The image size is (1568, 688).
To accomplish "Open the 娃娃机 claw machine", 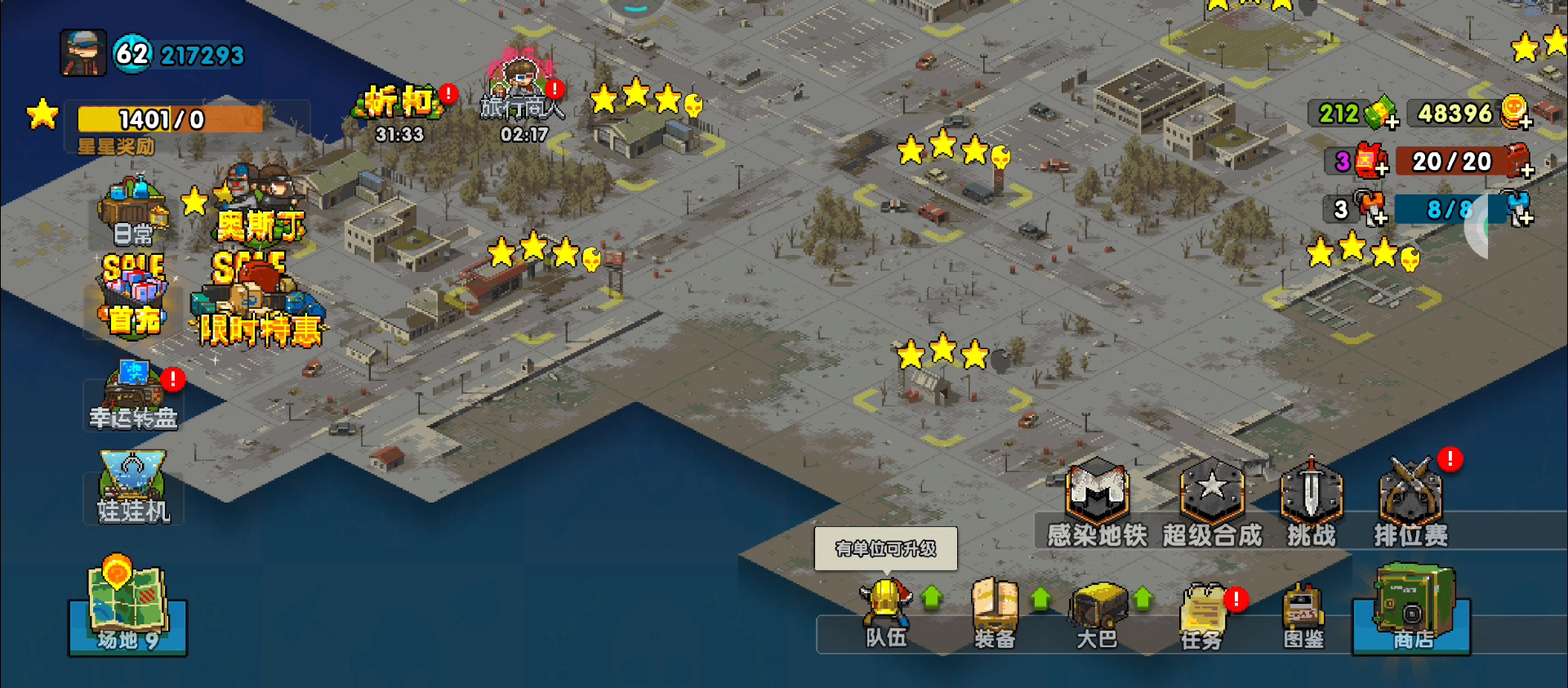I will 133,488.
